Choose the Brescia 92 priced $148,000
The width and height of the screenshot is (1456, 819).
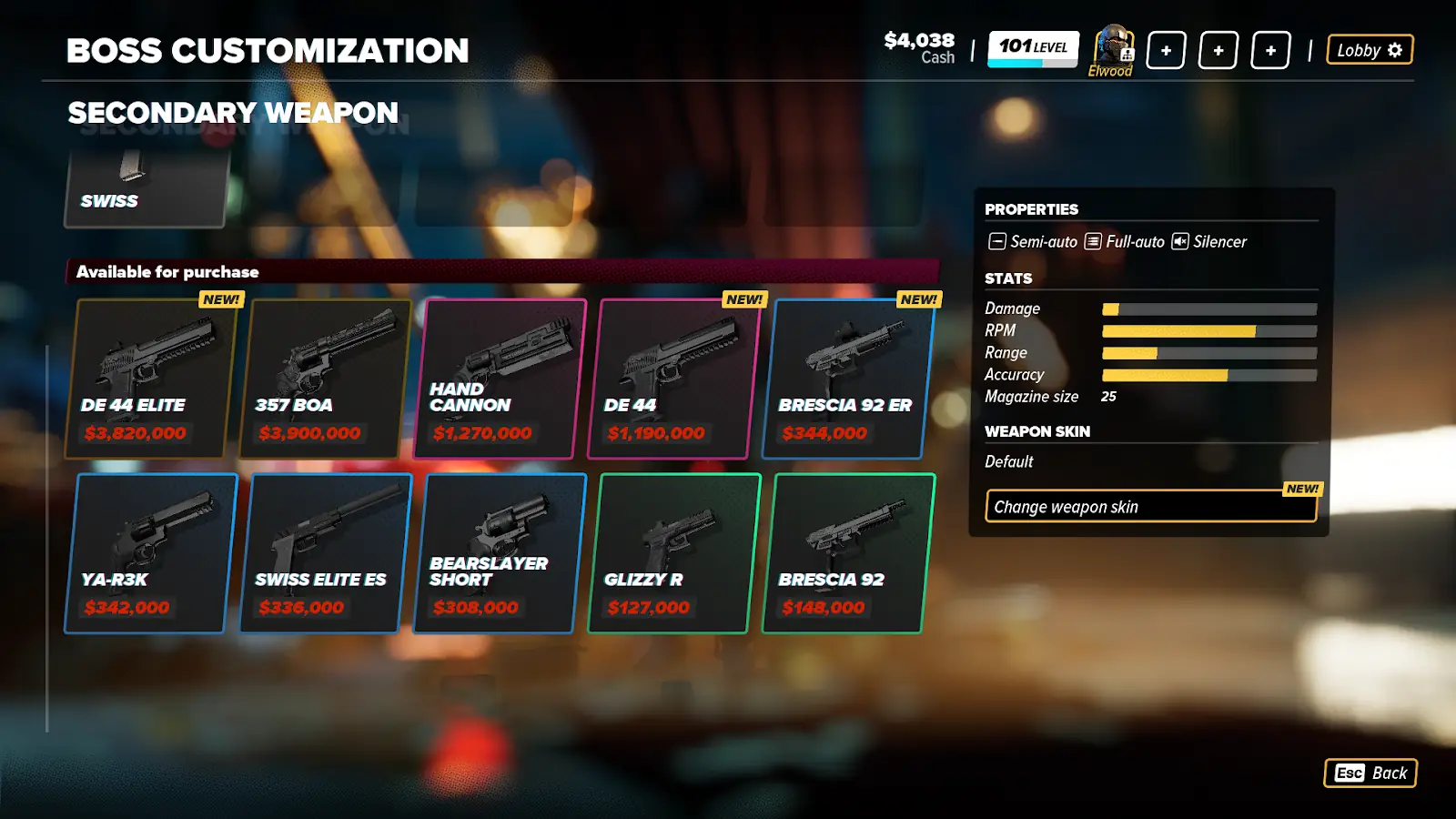click(848, 553)
